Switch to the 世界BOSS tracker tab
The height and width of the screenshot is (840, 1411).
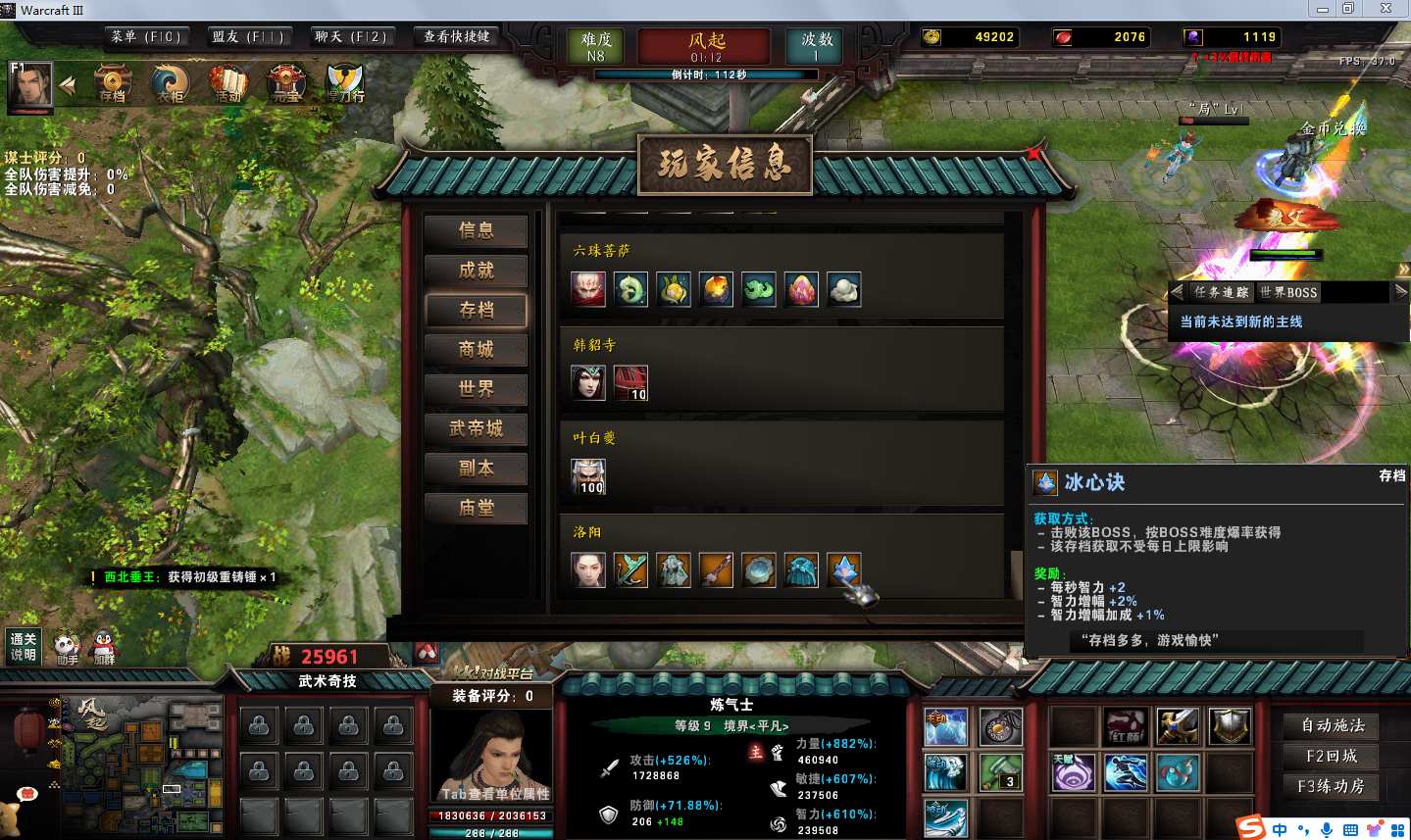(1287, 292)
